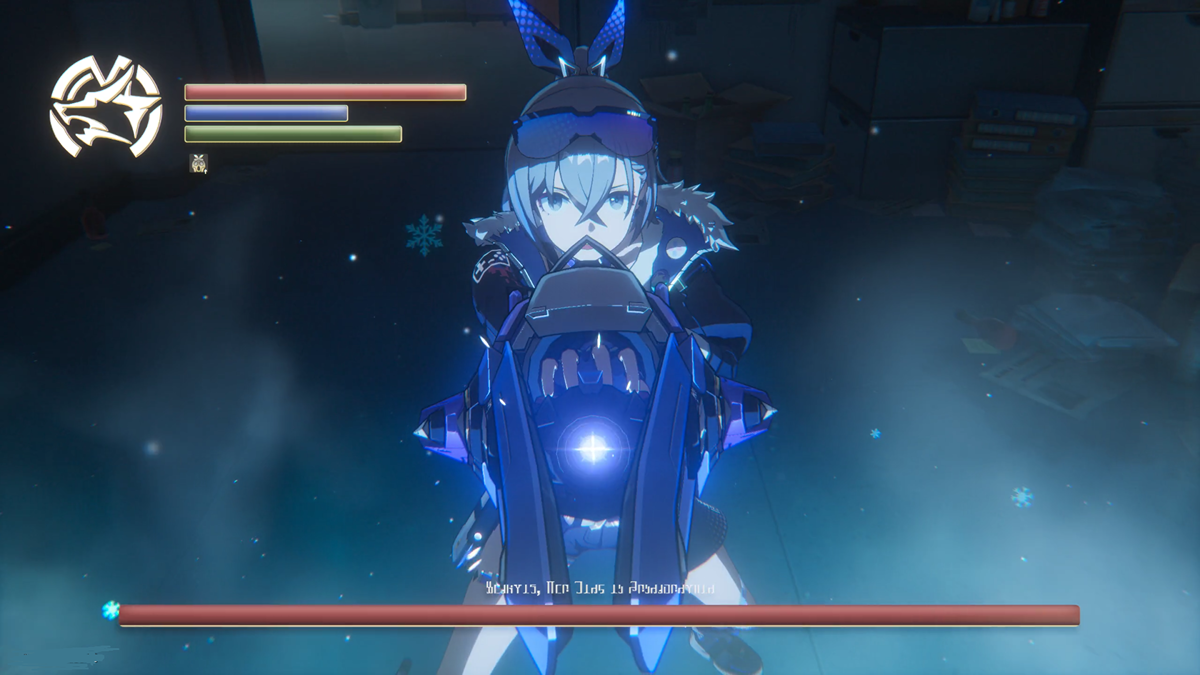1200x675 pixels.
Task: Click the white circular wolf emblem
Action: 106,107
